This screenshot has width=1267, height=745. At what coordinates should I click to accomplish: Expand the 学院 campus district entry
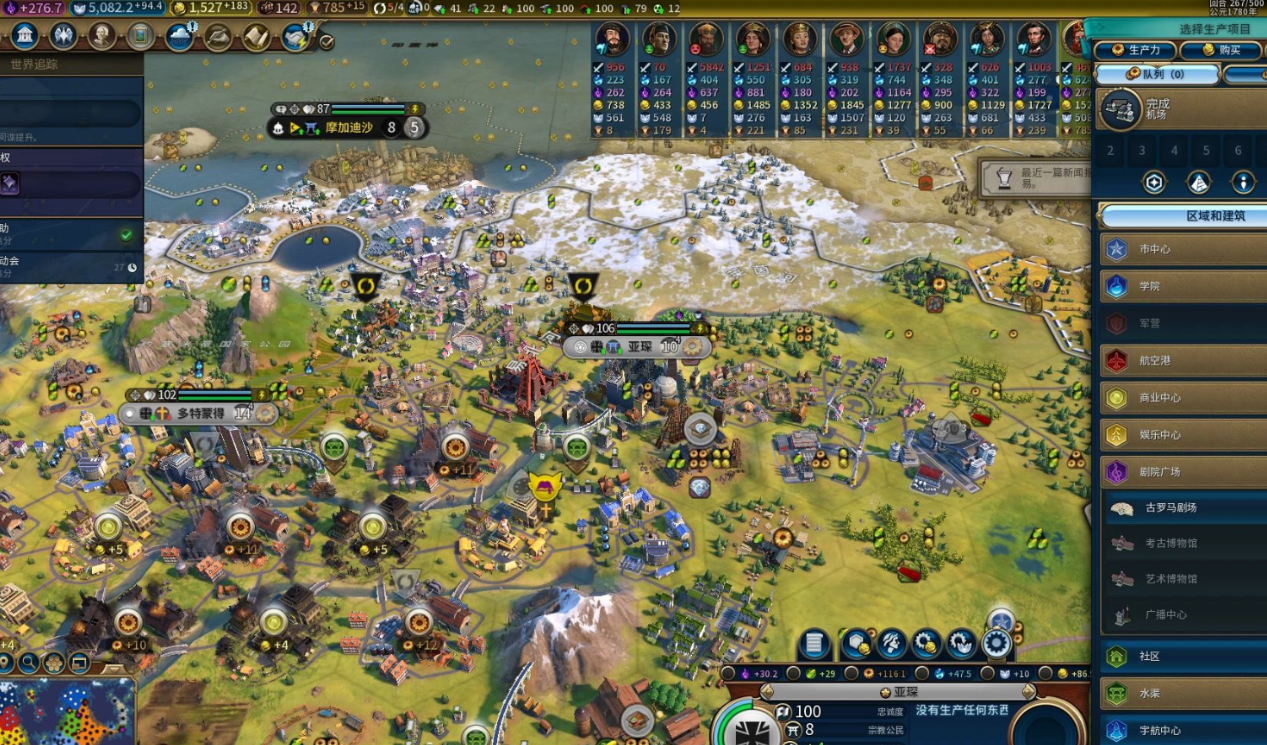(x=1183, y=286)
